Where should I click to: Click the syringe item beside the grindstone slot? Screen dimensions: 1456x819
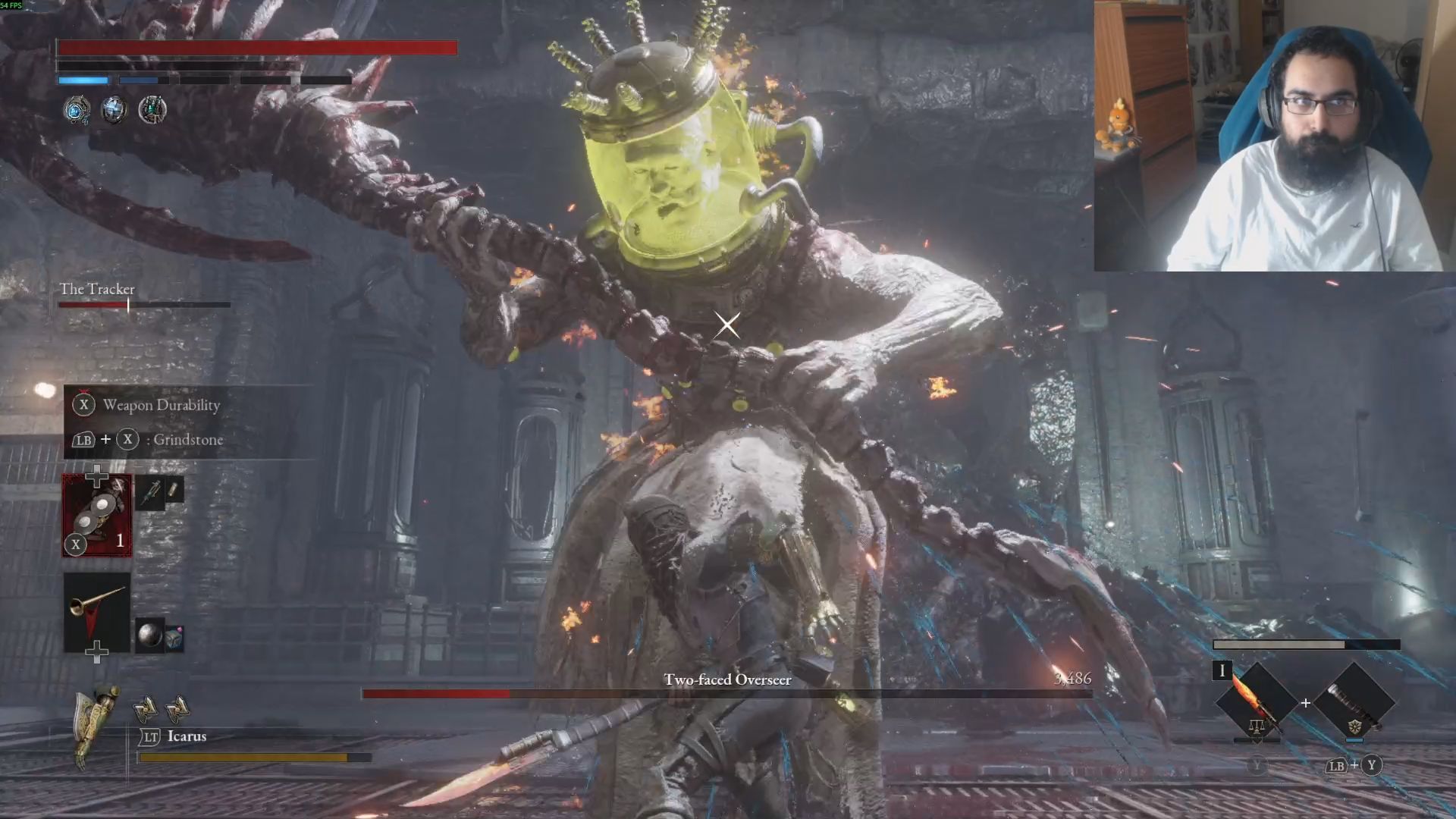[150, 494]
